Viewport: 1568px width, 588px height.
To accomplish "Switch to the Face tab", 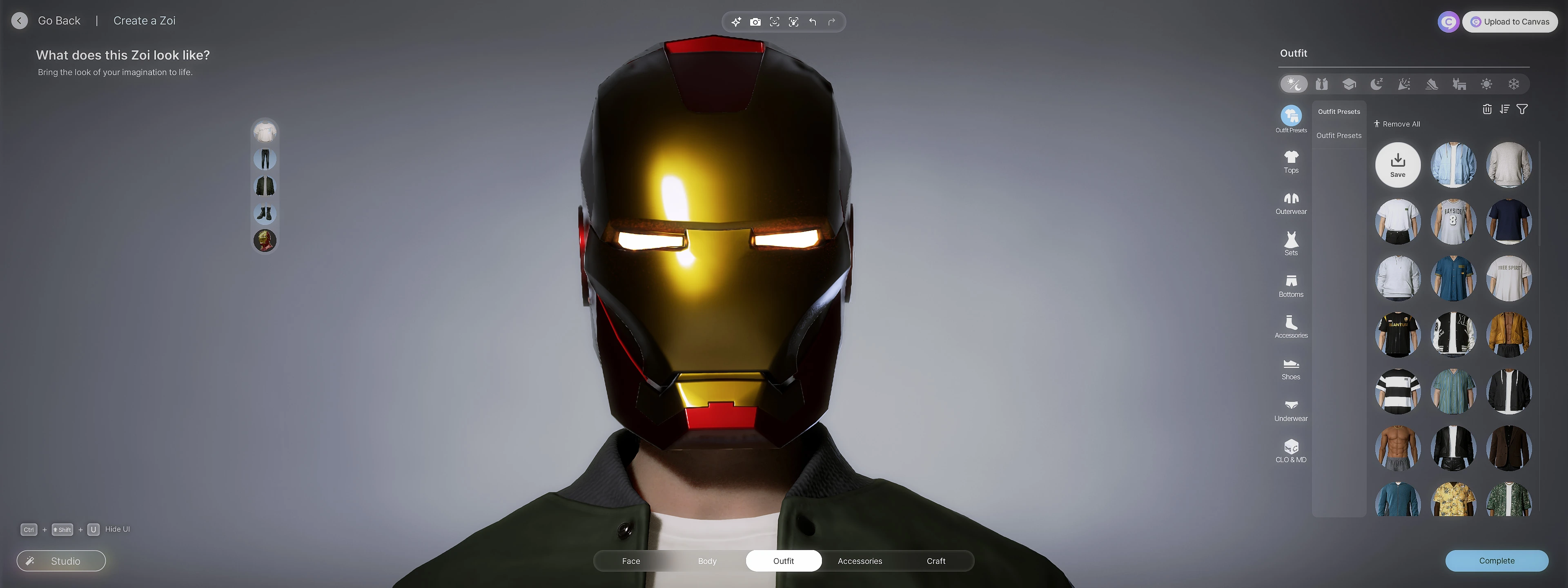I will [x=630, y=561].
